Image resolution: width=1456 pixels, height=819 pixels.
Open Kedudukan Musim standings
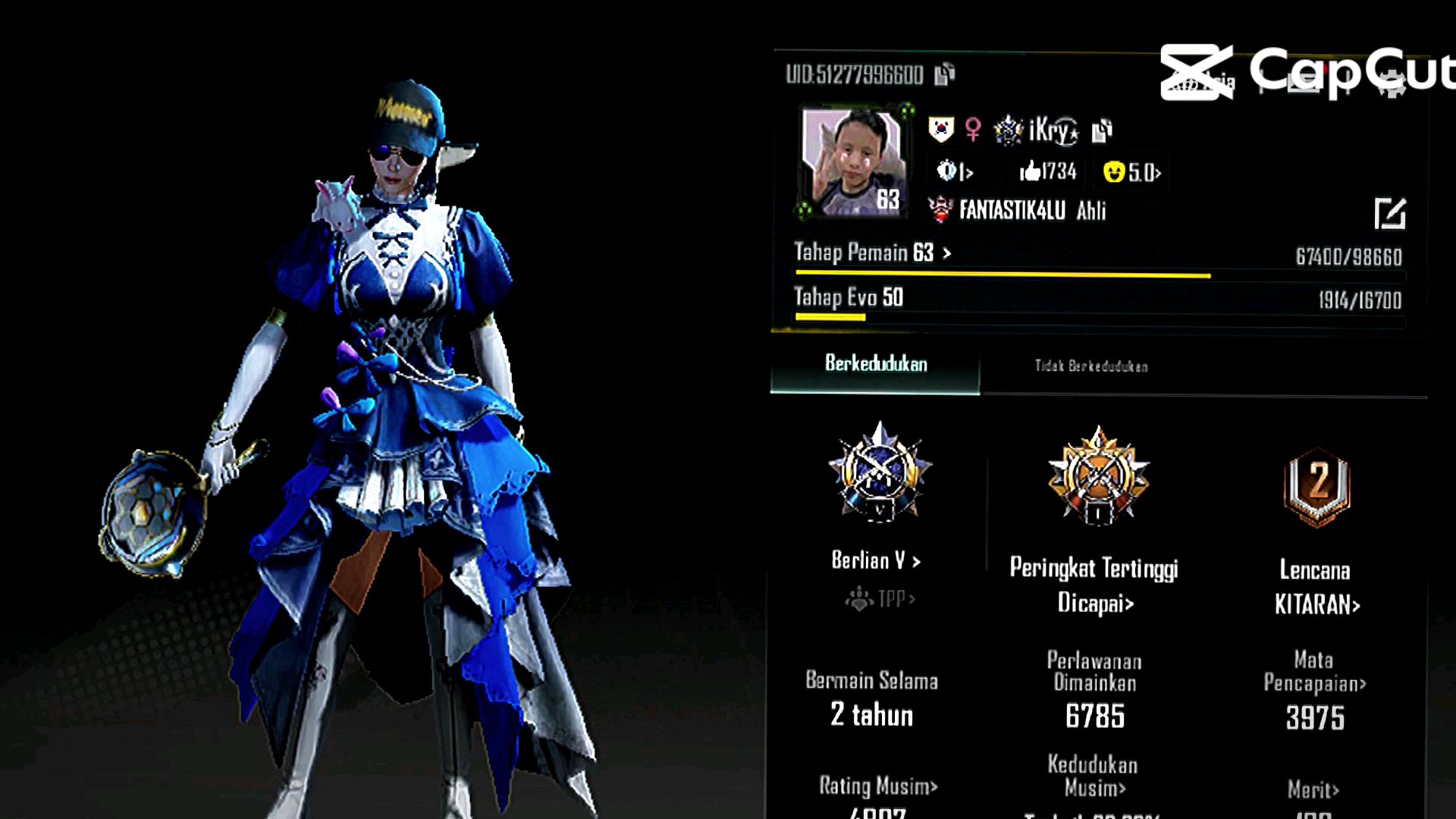point(1094,776)
